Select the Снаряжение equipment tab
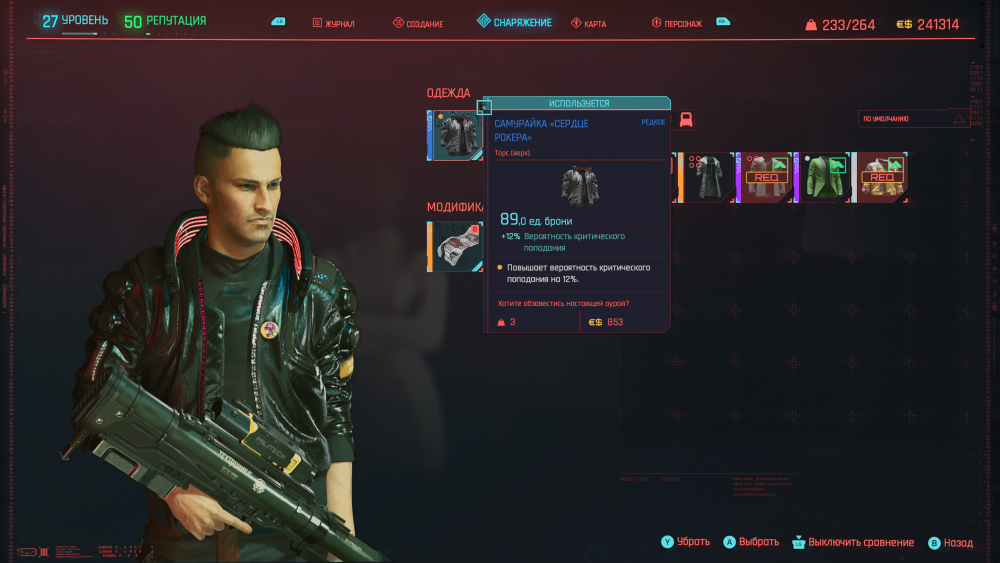Screen dimensions: 1000x563 [514, 22]
